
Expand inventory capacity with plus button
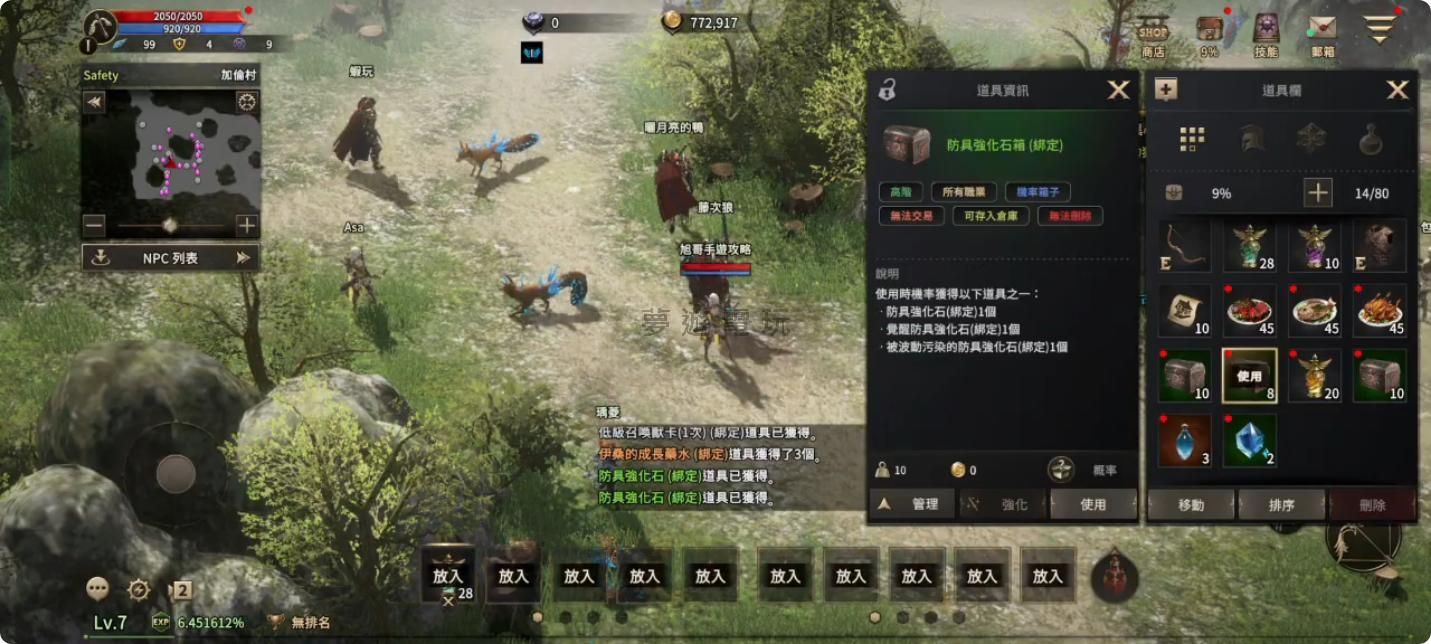1318,193
